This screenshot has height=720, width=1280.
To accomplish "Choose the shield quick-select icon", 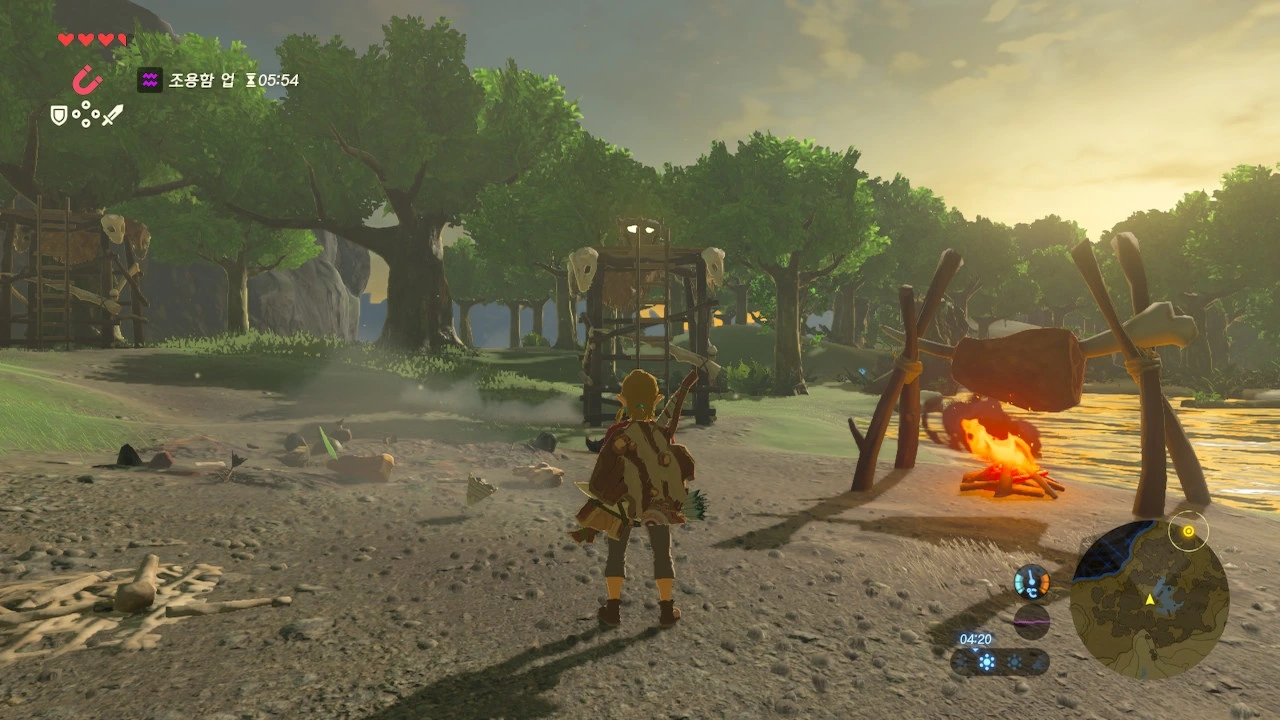I will click(x=59, y=116).
